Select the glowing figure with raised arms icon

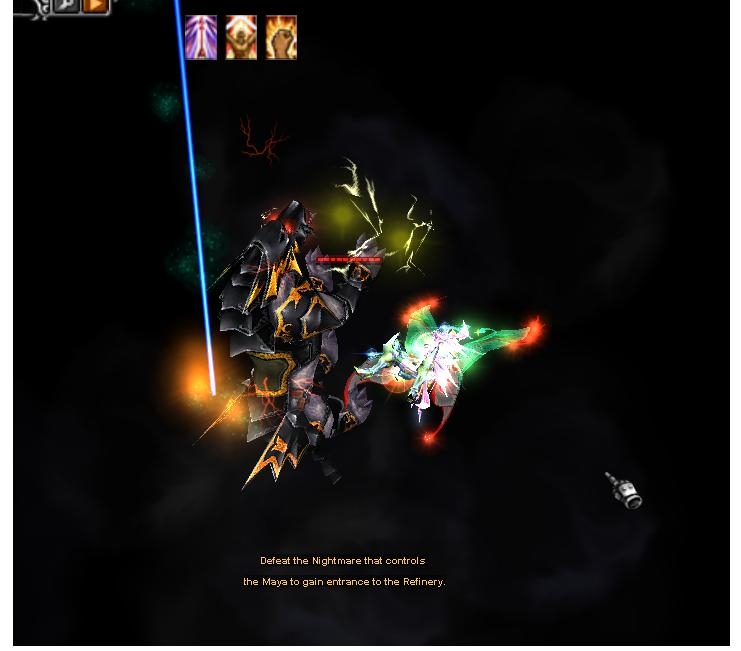(241, 38)
